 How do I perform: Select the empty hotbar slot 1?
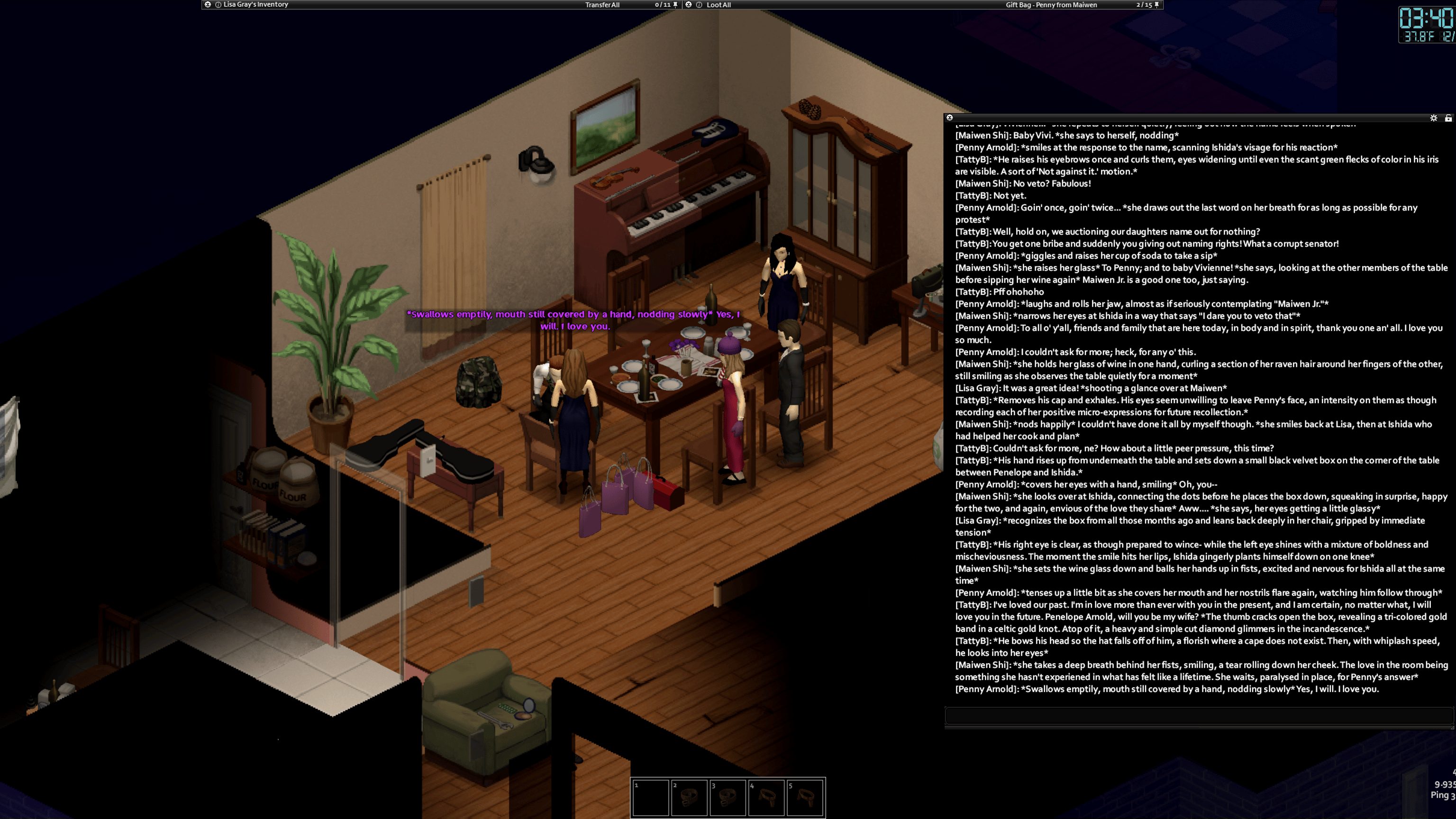coord(650,798)
